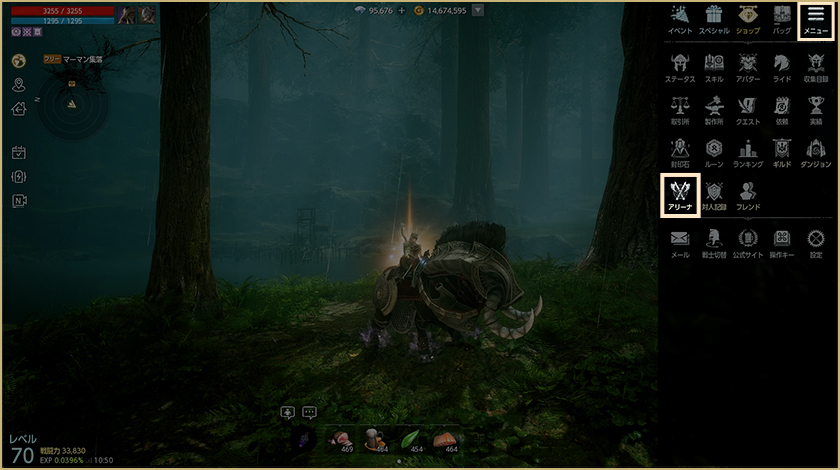Screen dimensions: 840x470
Task: Open the ショップ (Shop)
Action: coord(747,19)
